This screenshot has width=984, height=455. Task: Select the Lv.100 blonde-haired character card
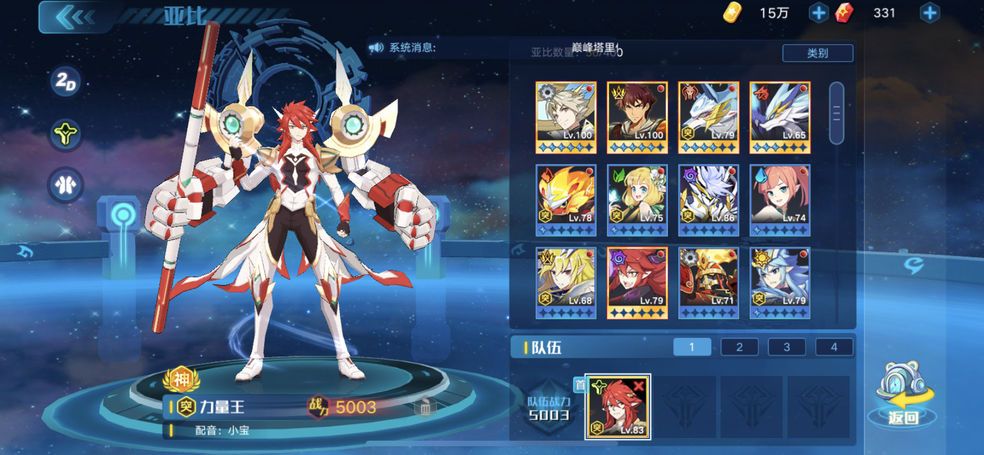[x=566, y=113]
